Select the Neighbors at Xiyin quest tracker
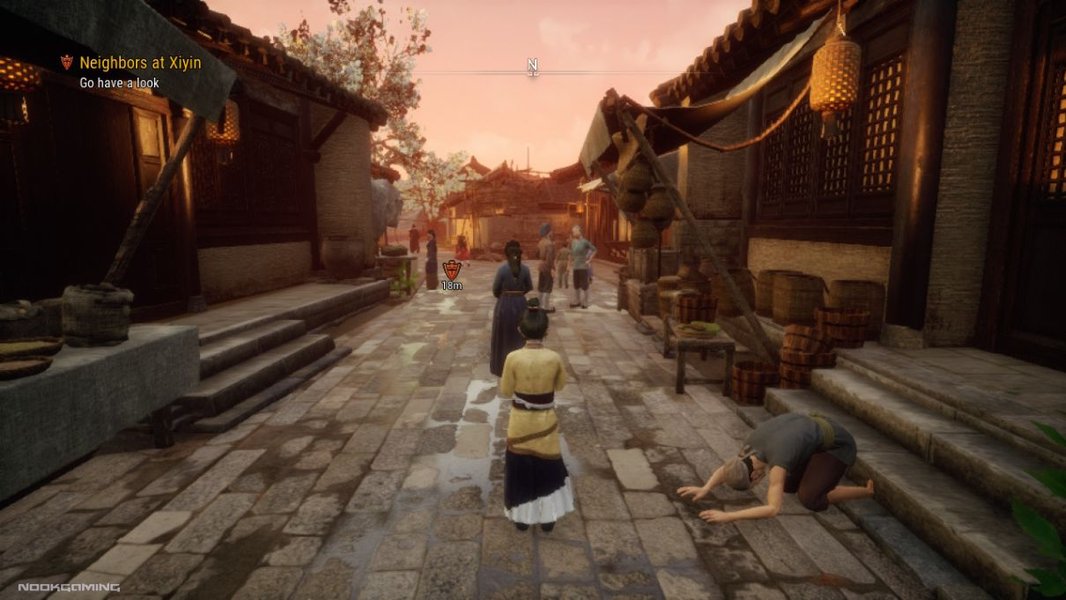 (139, 63)
